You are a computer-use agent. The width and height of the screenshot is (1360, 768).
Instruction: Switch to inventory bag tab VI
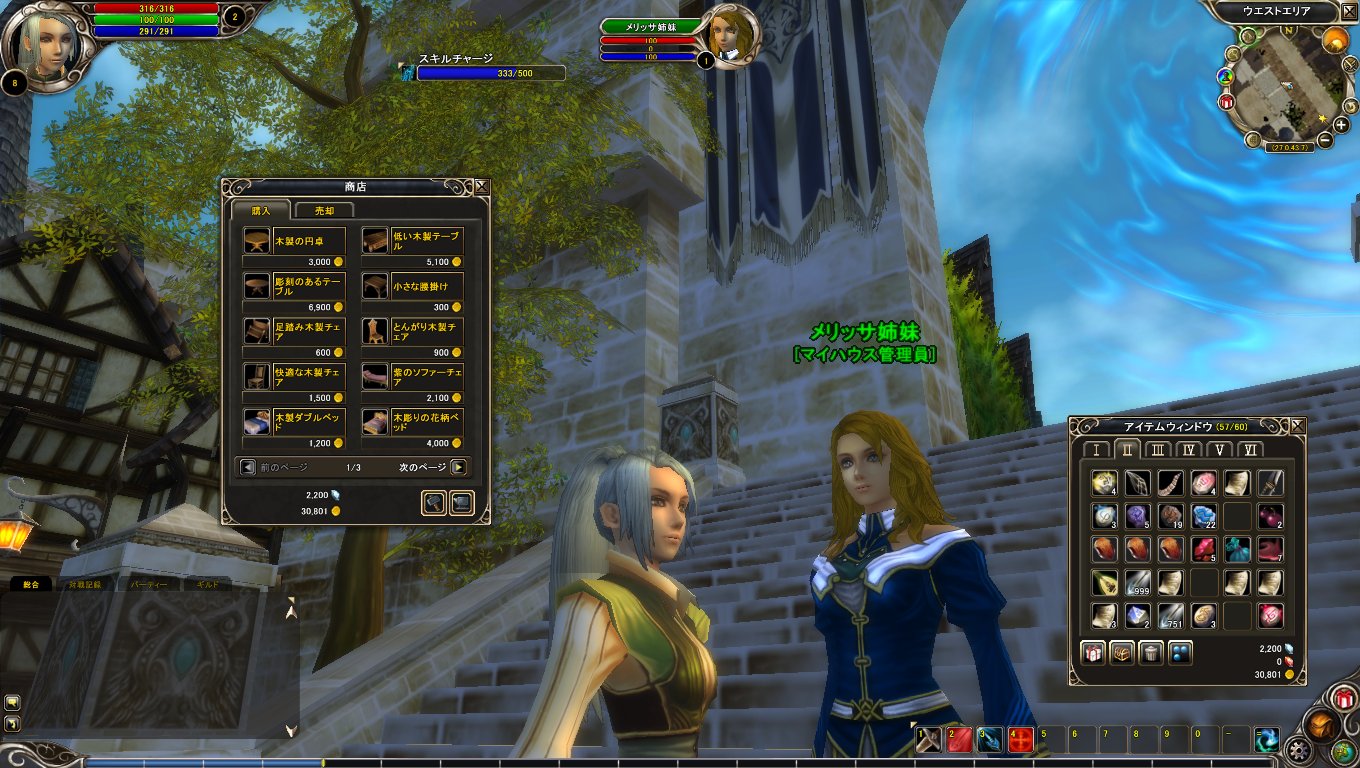point(1251,450)
